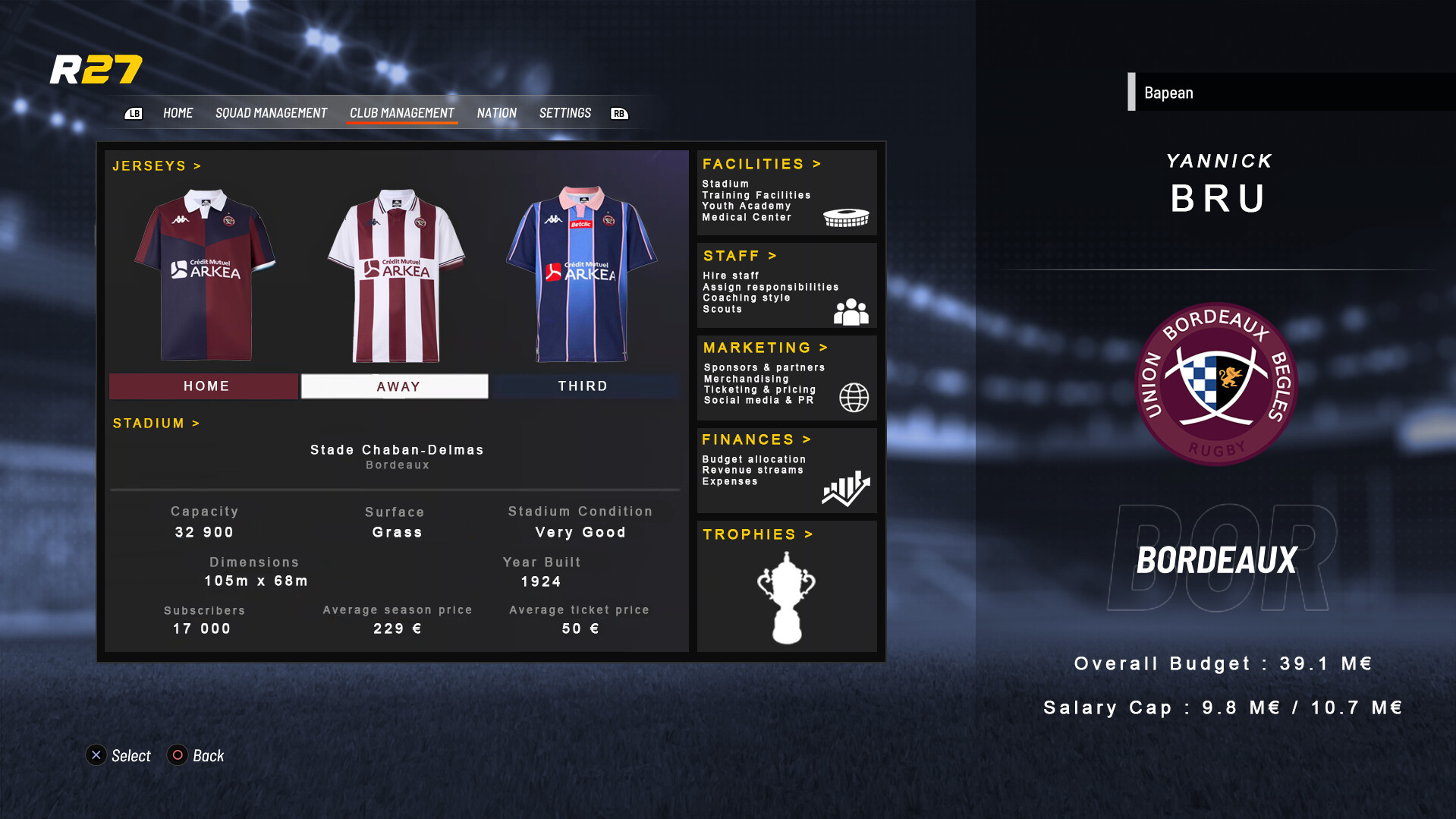Open the Stadium section header
Viewport: 1456px width, 819px height.
coord(156,424)
